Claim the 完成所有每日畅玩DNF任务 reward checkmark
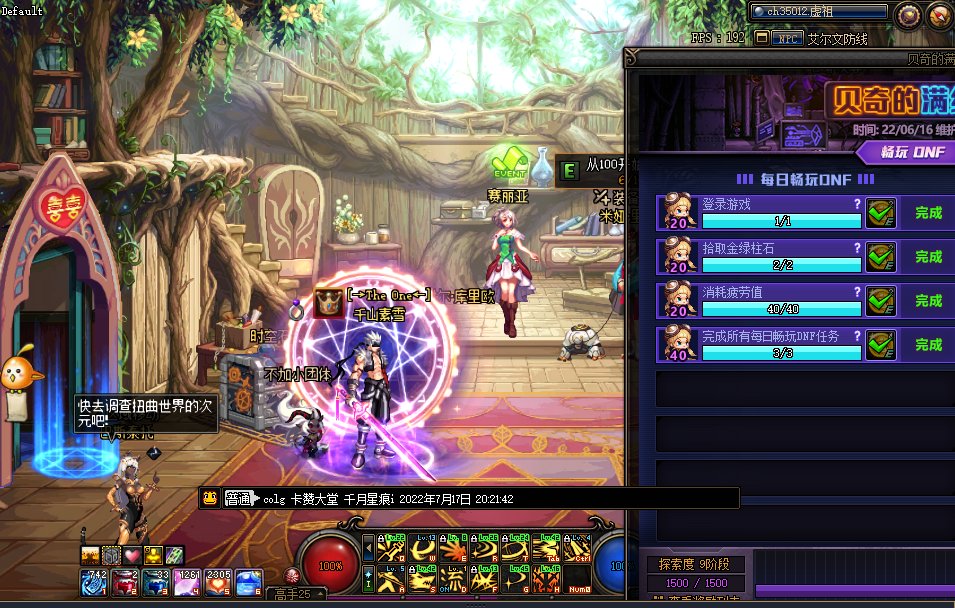 (880, 344)
